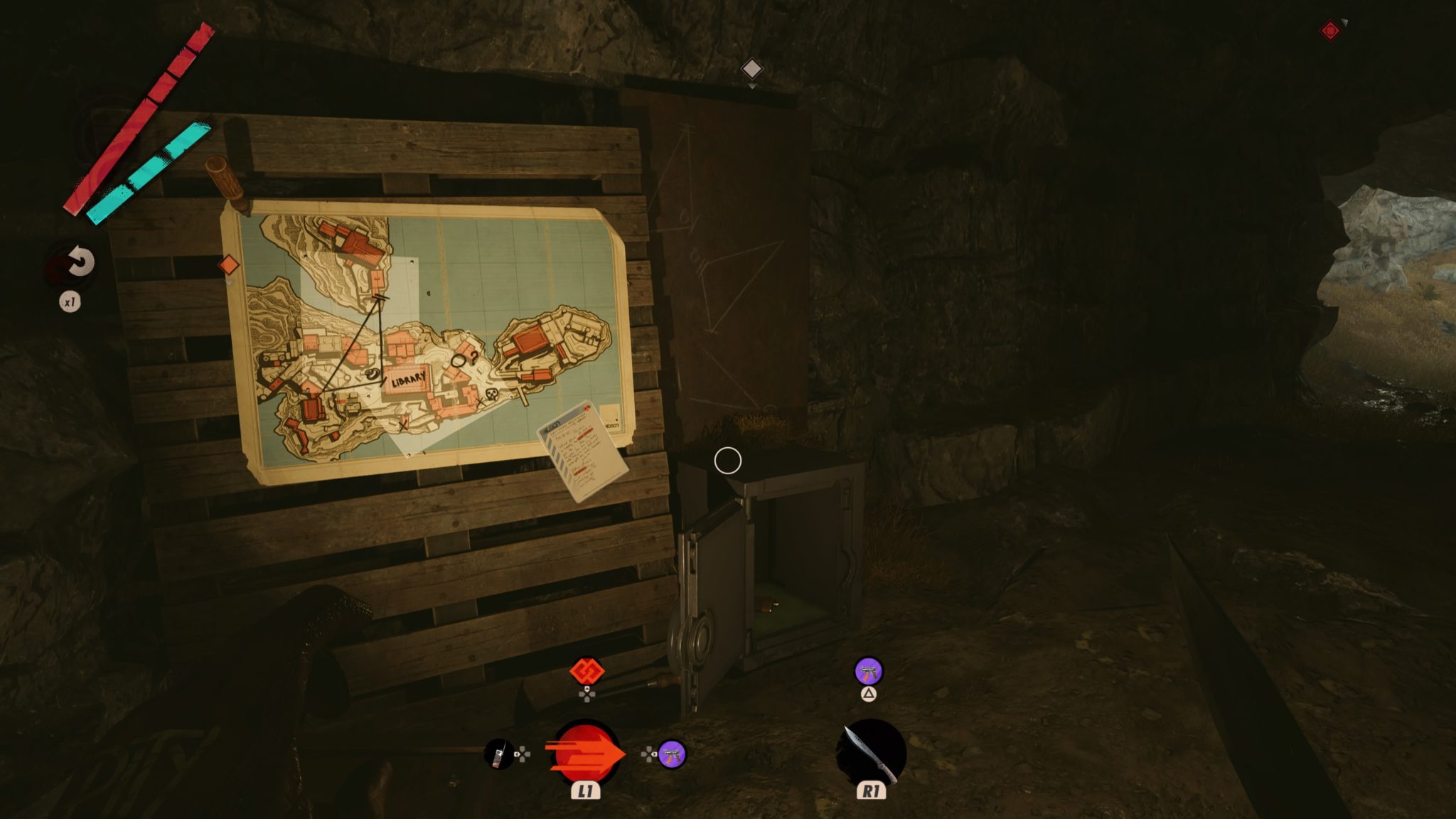Toggle the red objective marker in top-right corner
Image resolution: width=1456 pixels, height=819 pixels.
1331,31
